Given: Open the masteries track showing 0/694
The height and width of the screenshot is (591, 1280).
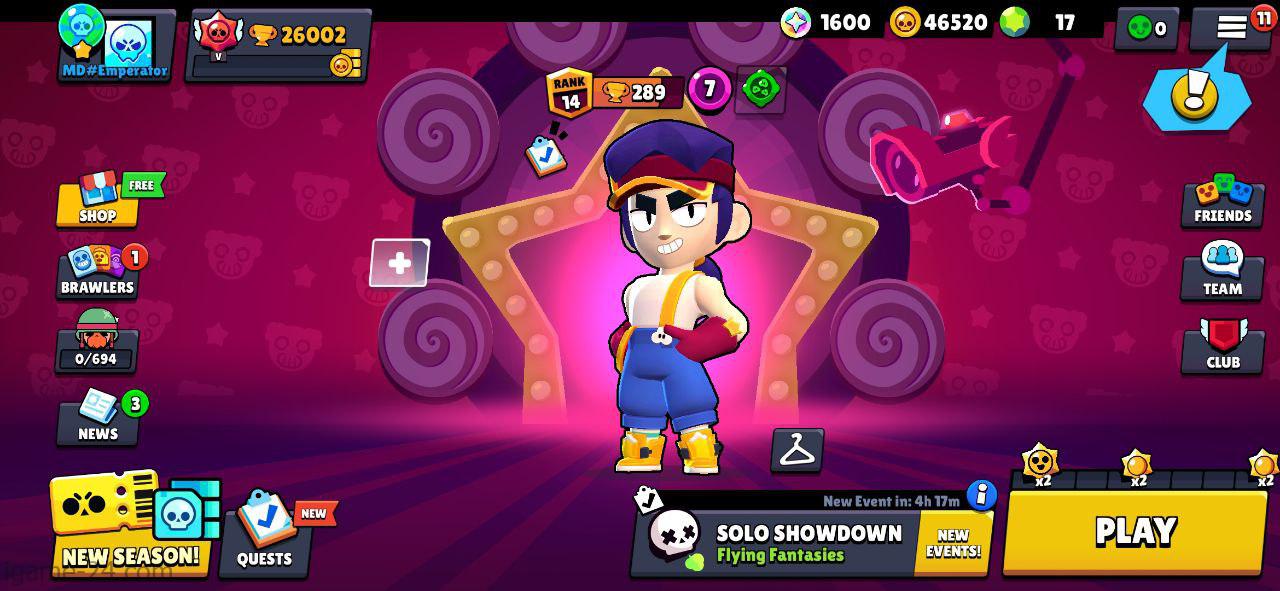Looking at the screenshot, I should (97, 342).
